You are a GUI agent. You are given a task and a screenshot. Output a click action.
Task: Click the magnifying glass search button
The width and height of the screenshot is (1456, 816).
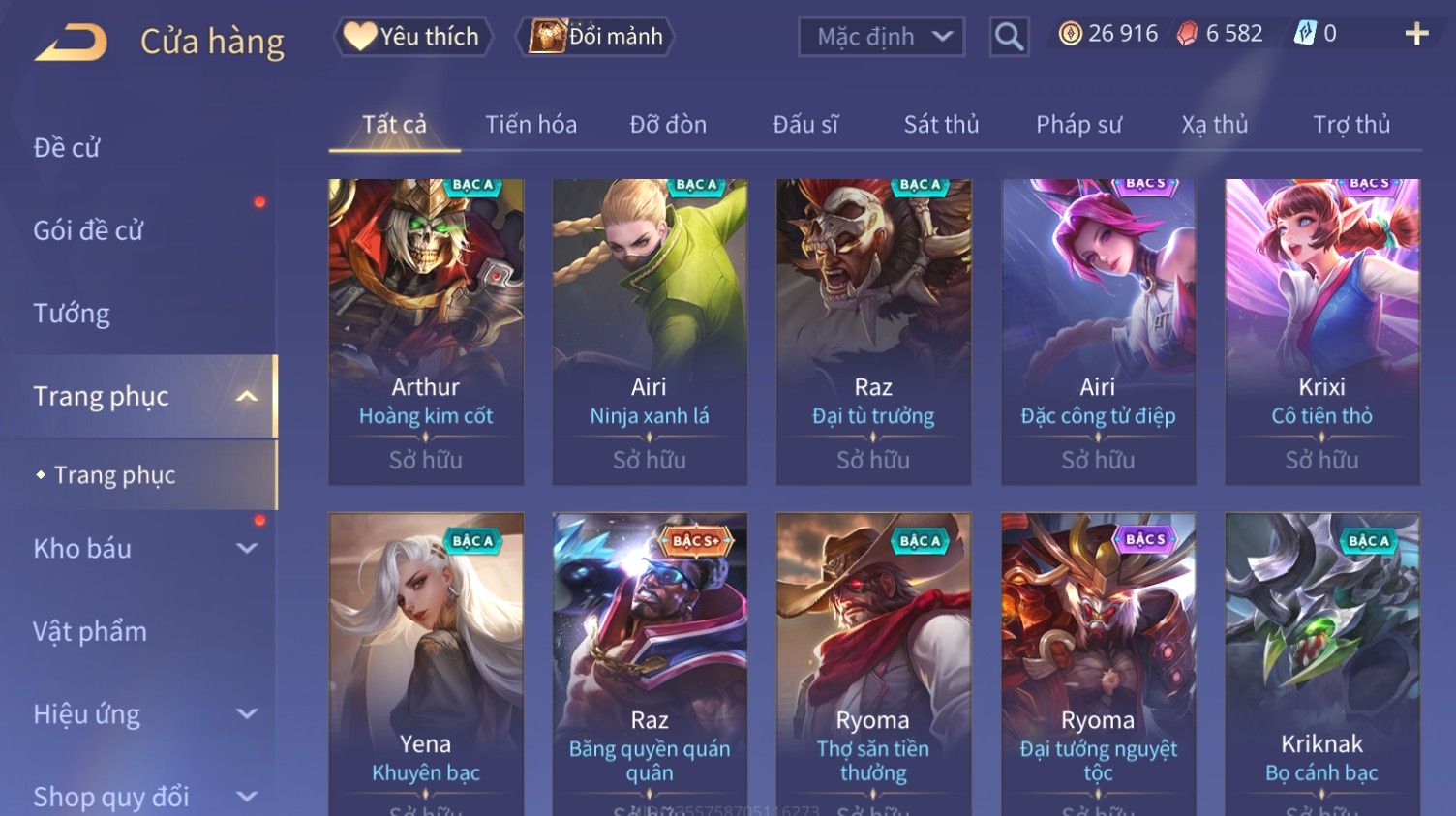click(1009, 37)
